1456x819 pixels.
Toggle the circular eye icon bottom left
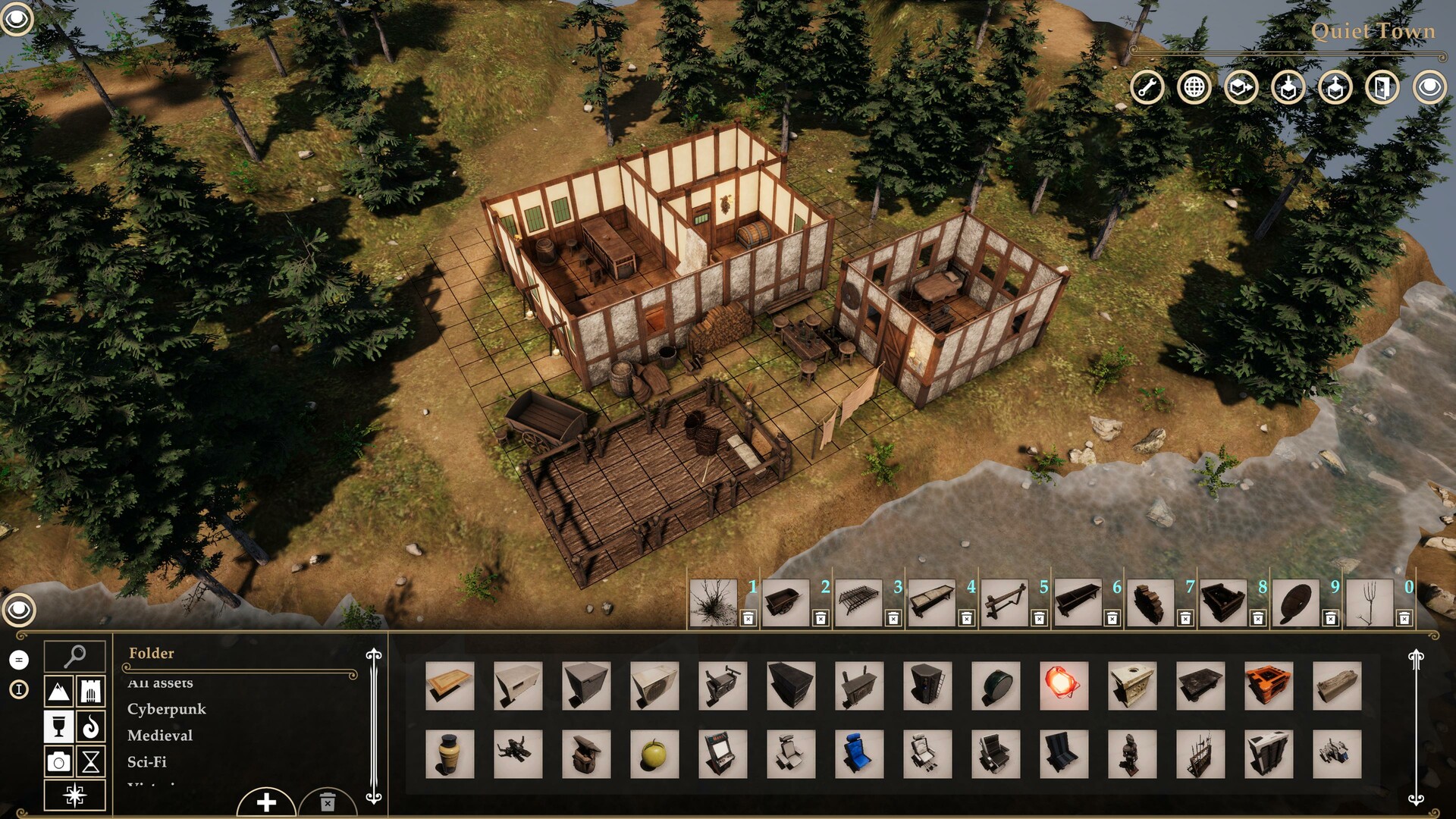(x=18, y=608)
